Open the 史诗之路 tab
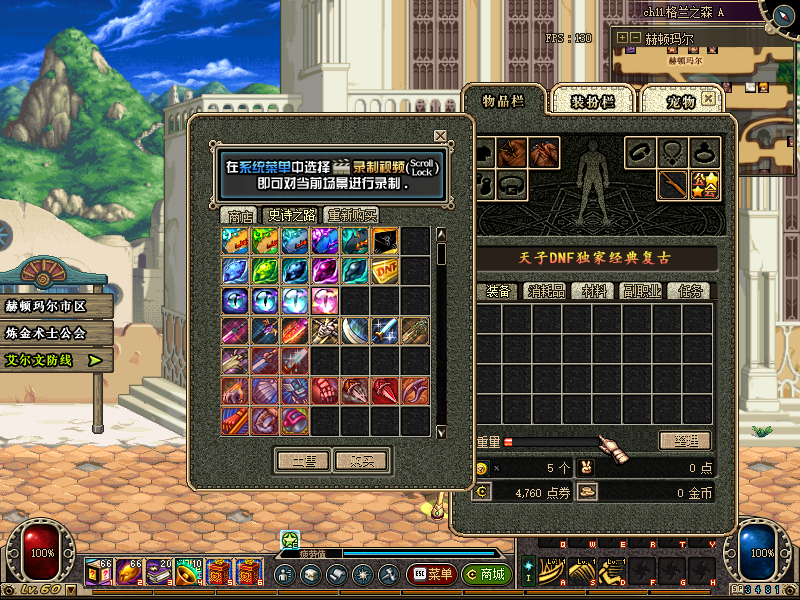 point(291,215)
